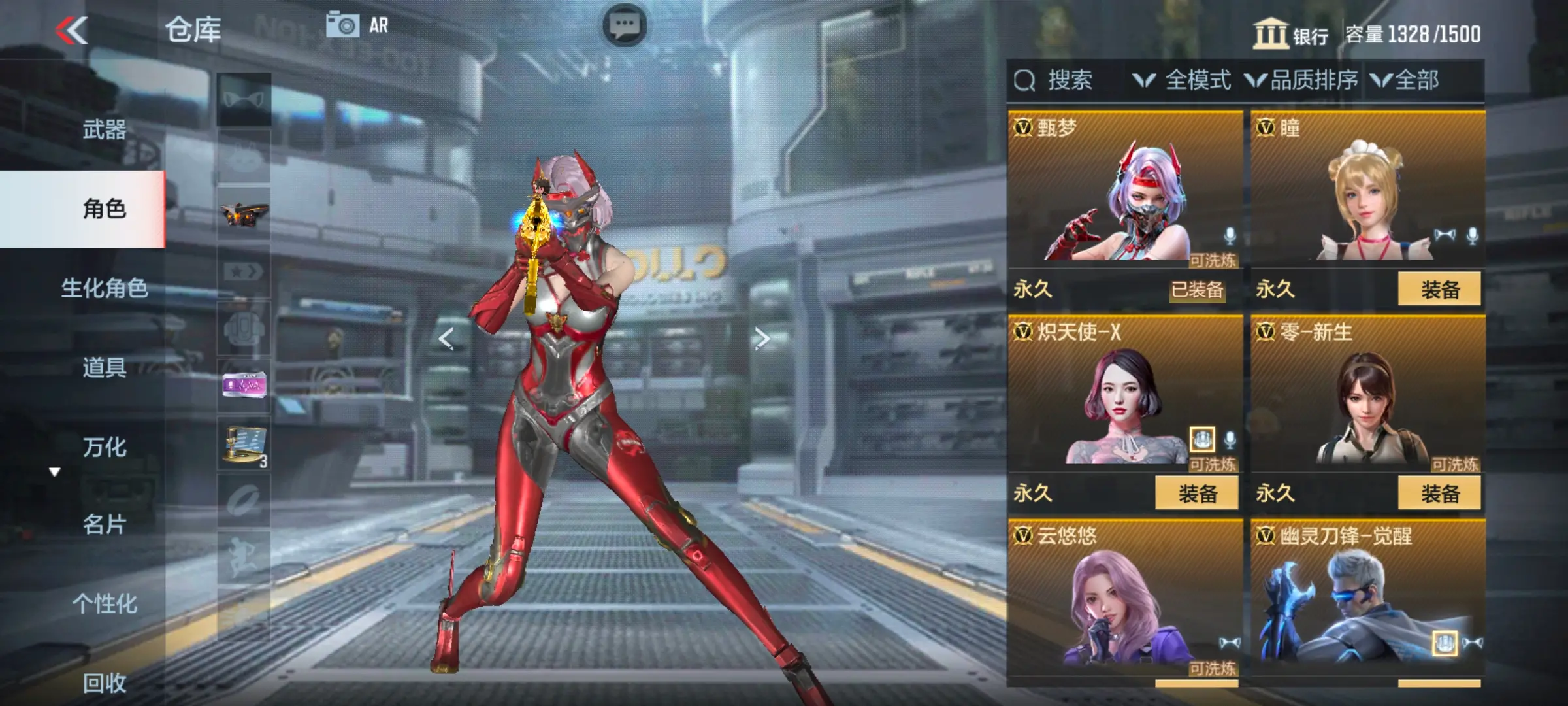Open the chat bubble icon

coord(624,25)
